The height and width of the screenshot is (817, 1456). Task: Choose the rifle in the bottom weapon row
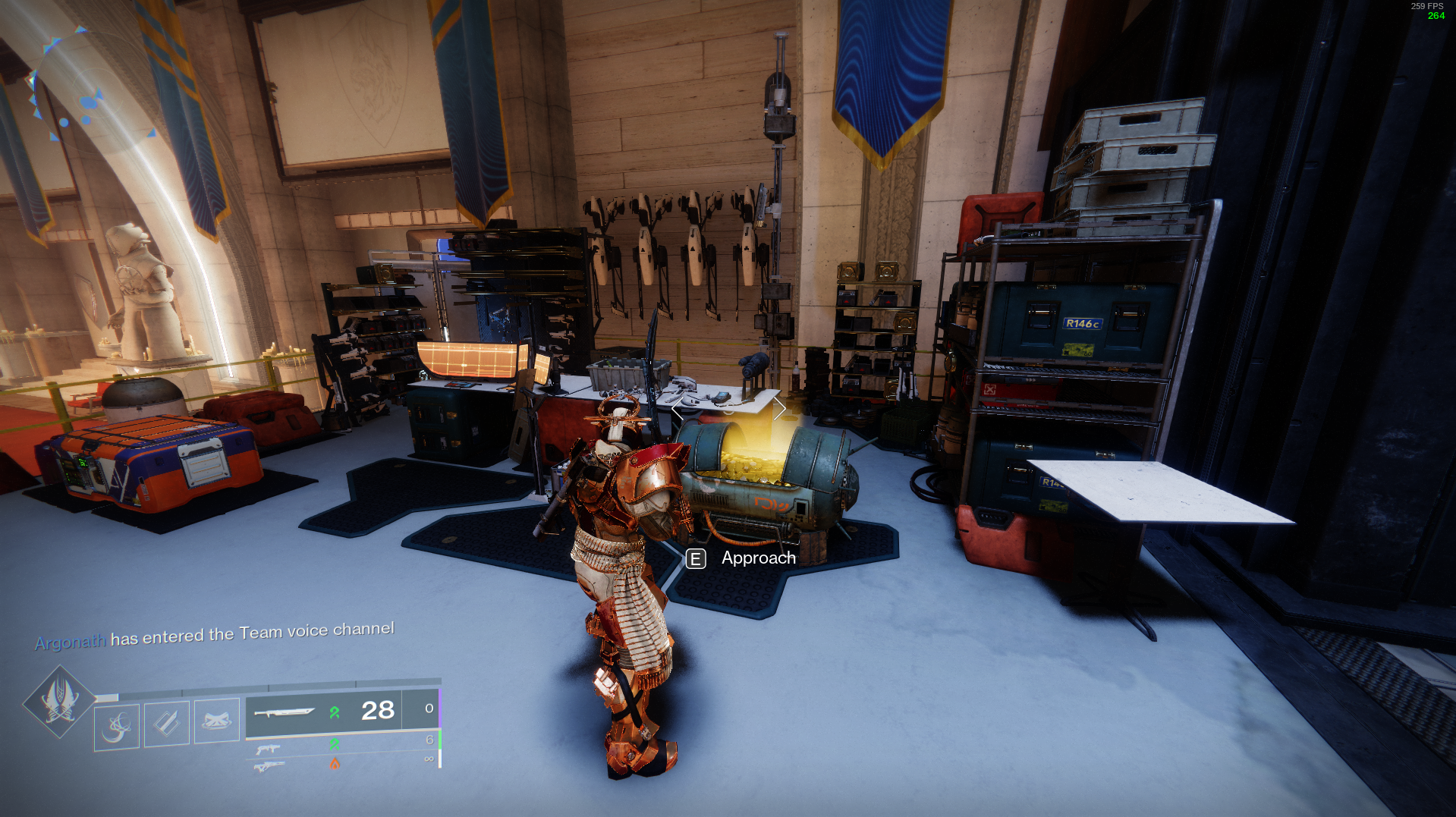point(269,766)
